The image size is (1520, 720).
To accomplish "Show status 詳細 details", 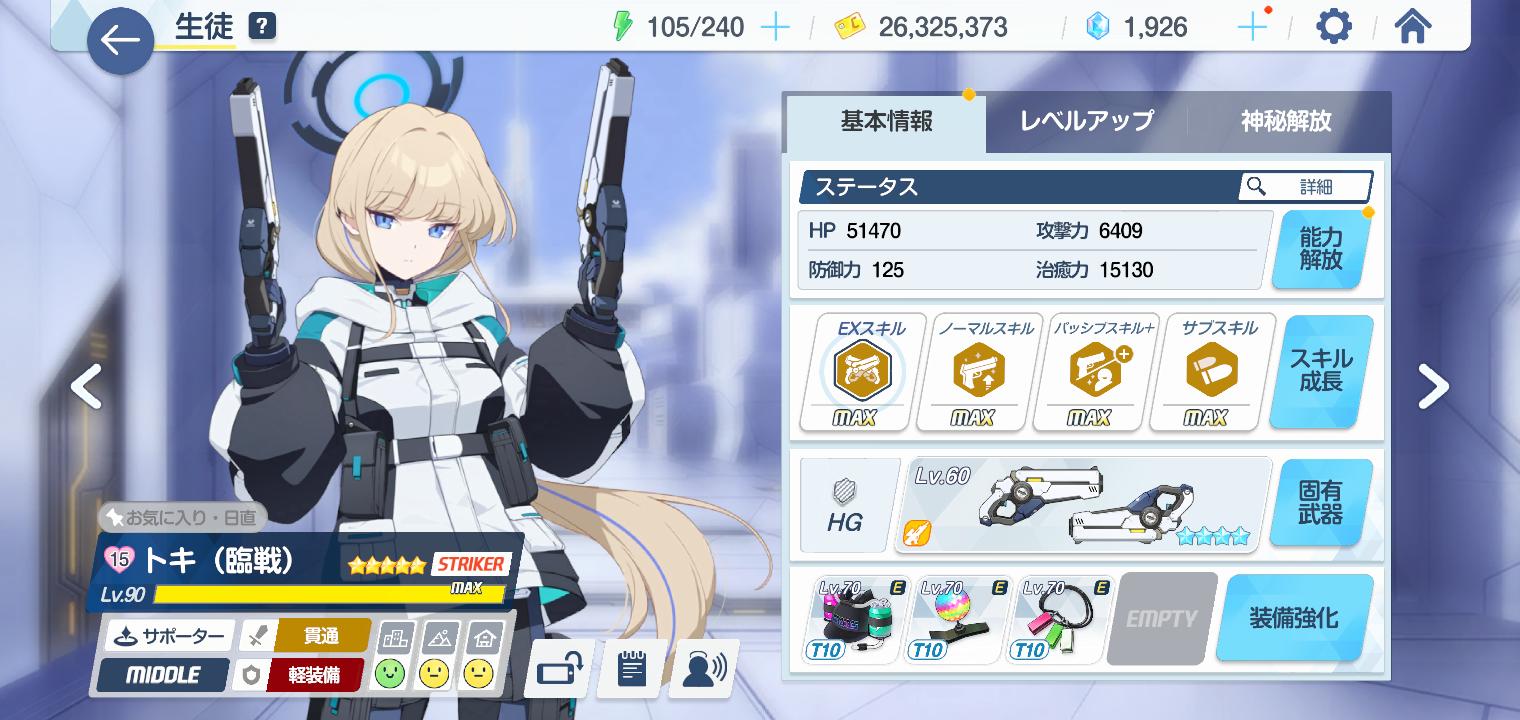I will (1305, 187).
